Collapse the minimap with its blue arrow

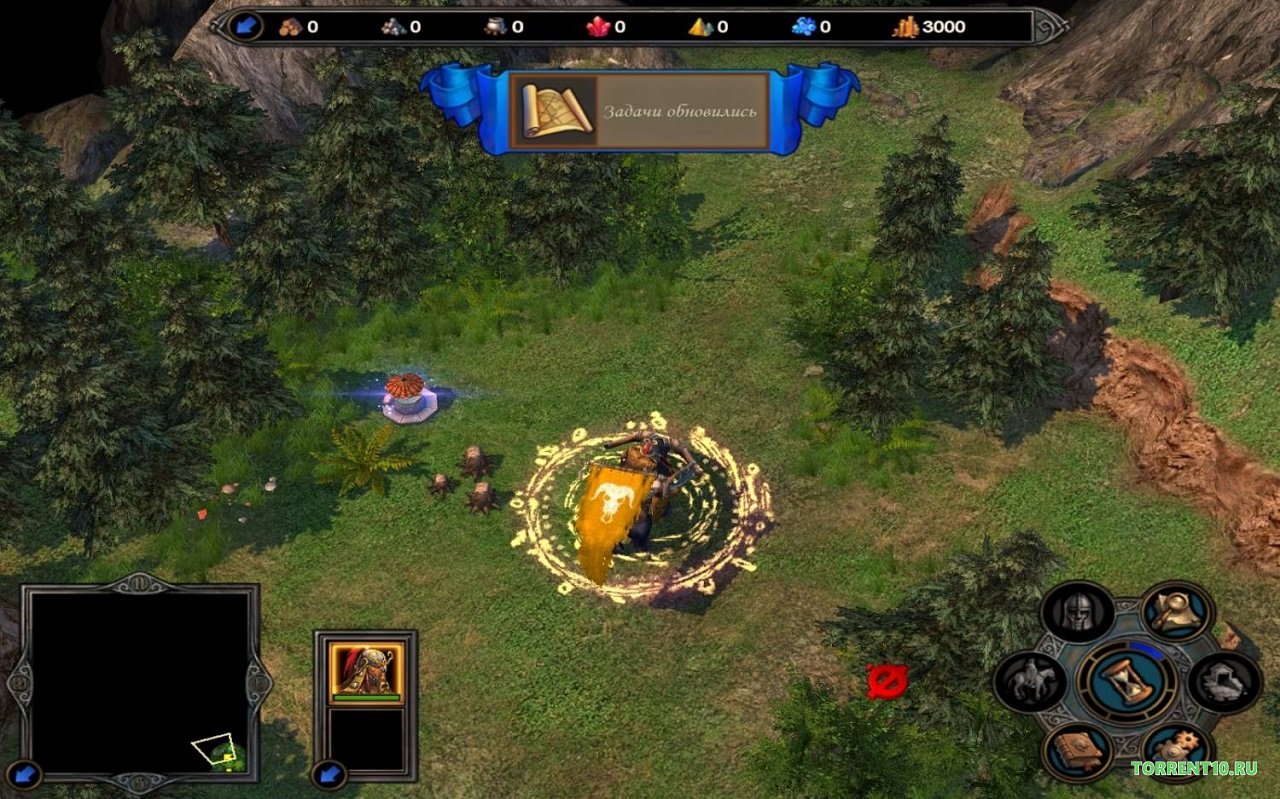24,773
